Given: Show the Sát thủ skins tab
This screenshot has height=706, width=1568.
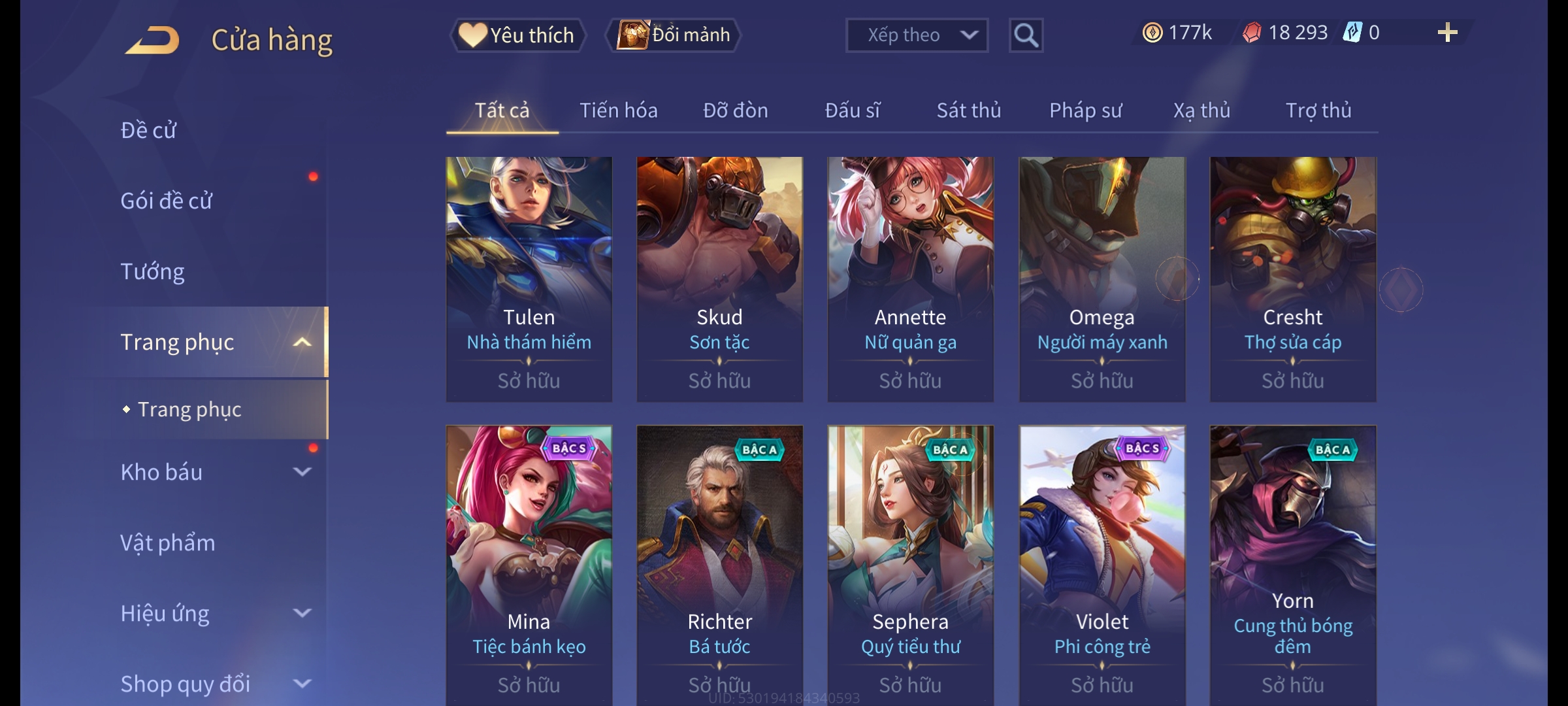Looking at the screenshot, I should (968, 110).
